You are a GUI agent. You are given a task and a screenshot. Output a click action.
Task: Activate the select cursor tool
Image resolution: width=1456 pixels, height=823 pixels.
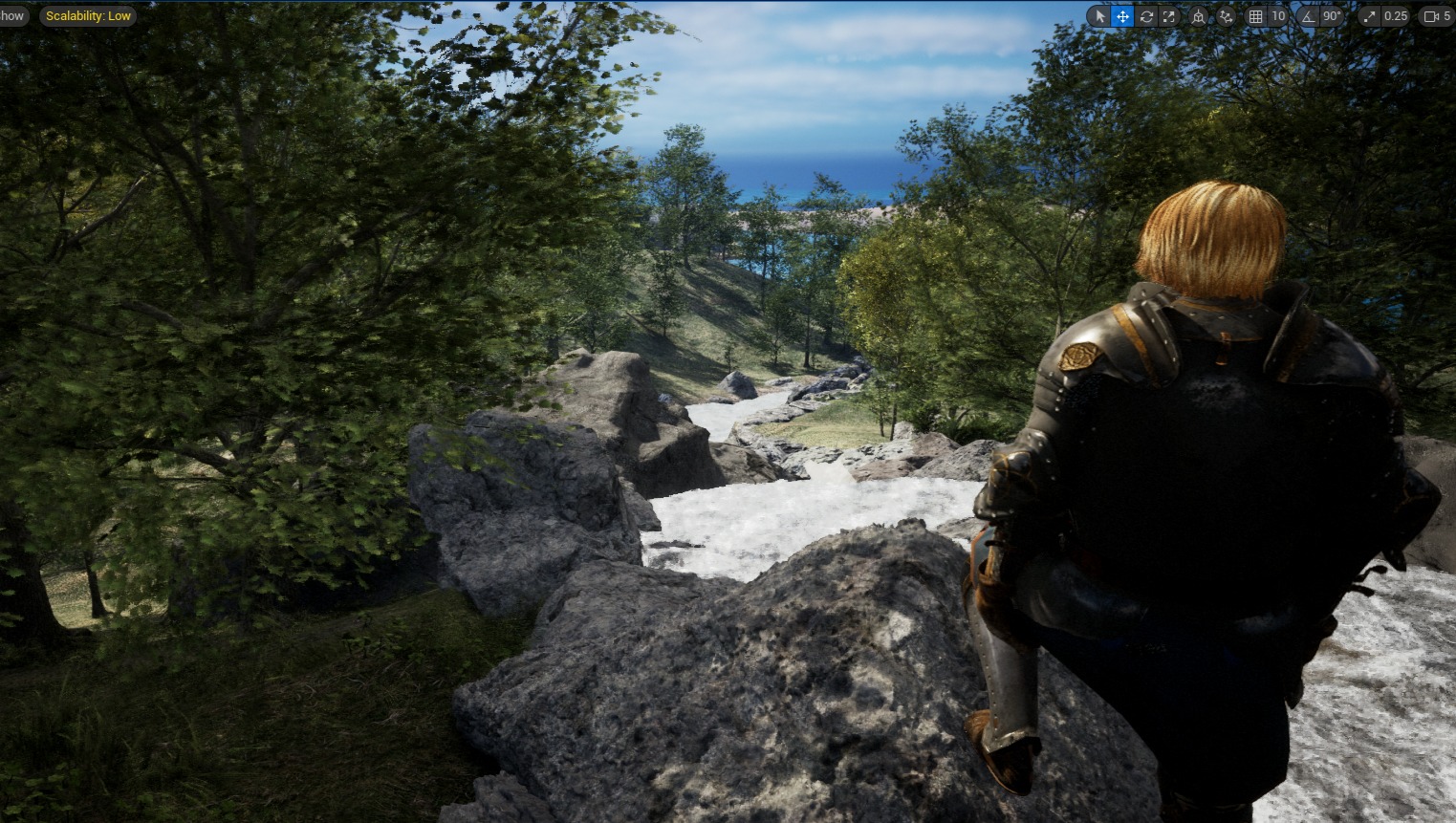pyautogui.click(x=1099, y=16)
